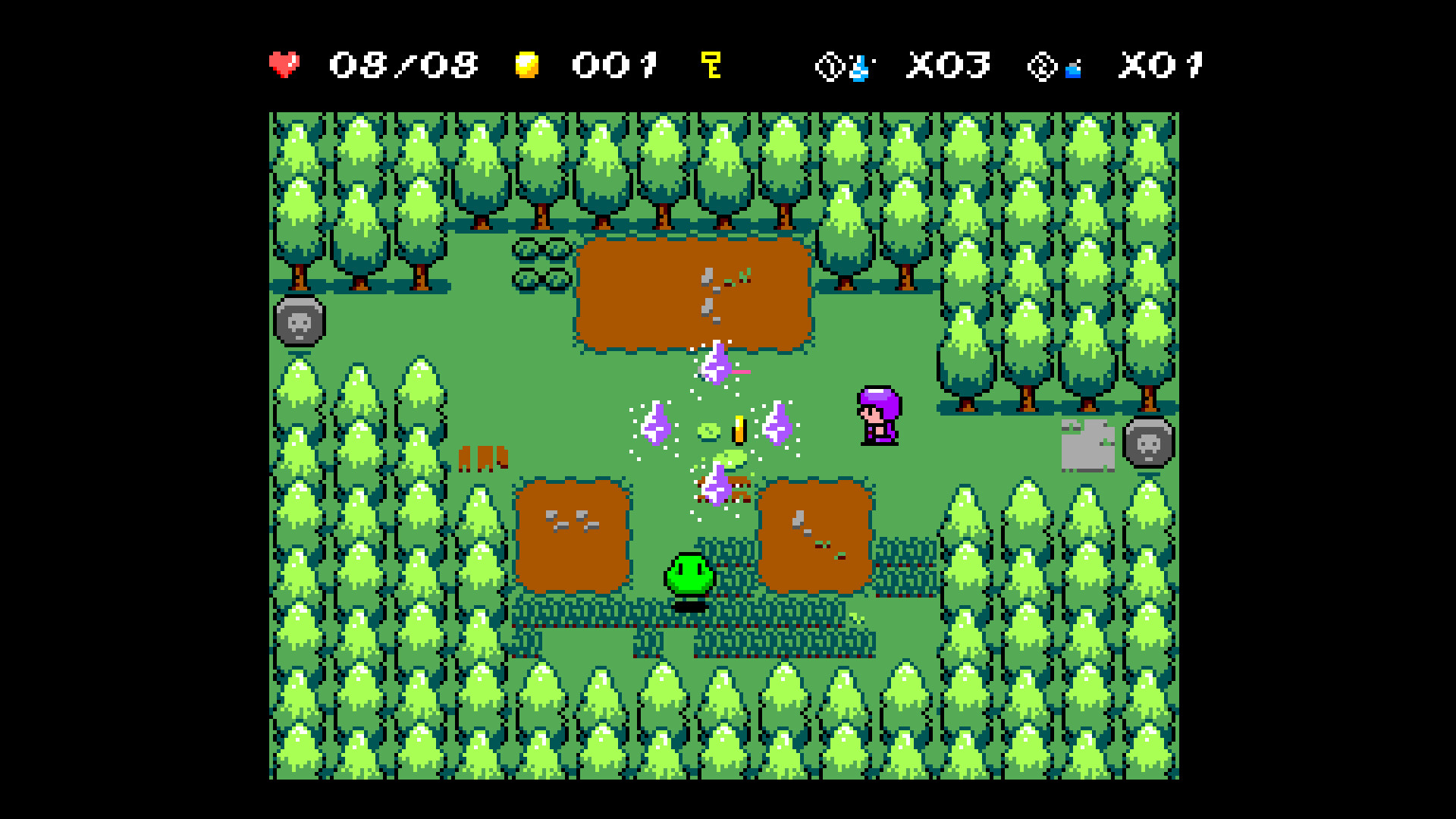Select the X03 potion count label
1456x819 pixels.
point(948,64)
